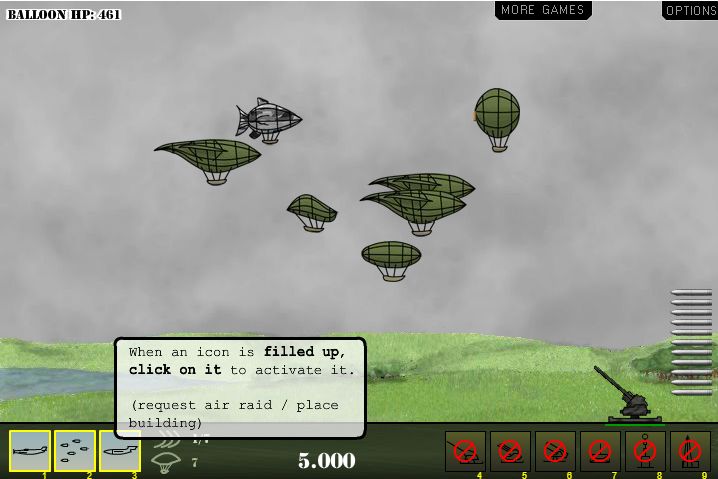
Task: Activate the multi-plane squadron icon numbered 2
Action: tap(75, 451)
